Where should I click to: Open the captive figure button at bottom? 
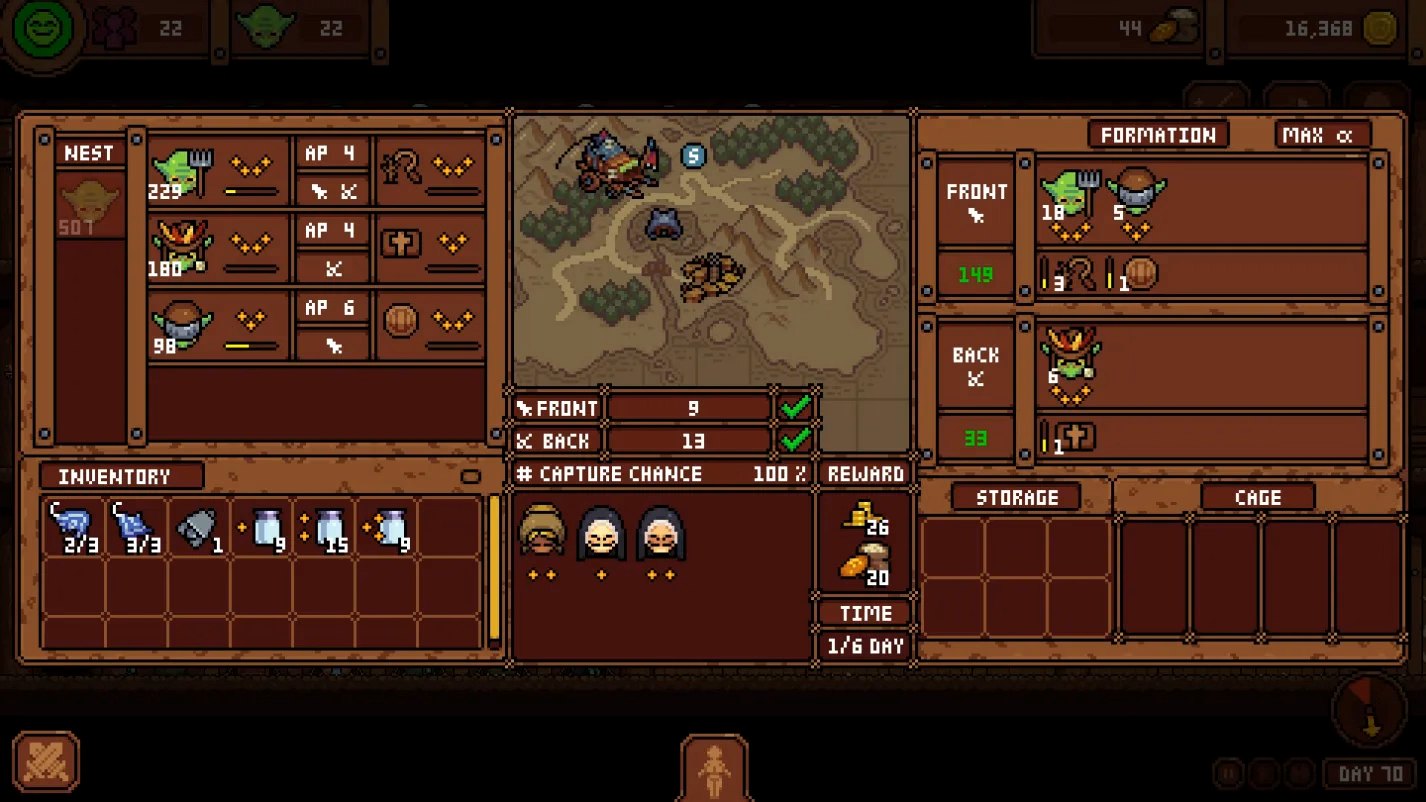click(714, 769)
